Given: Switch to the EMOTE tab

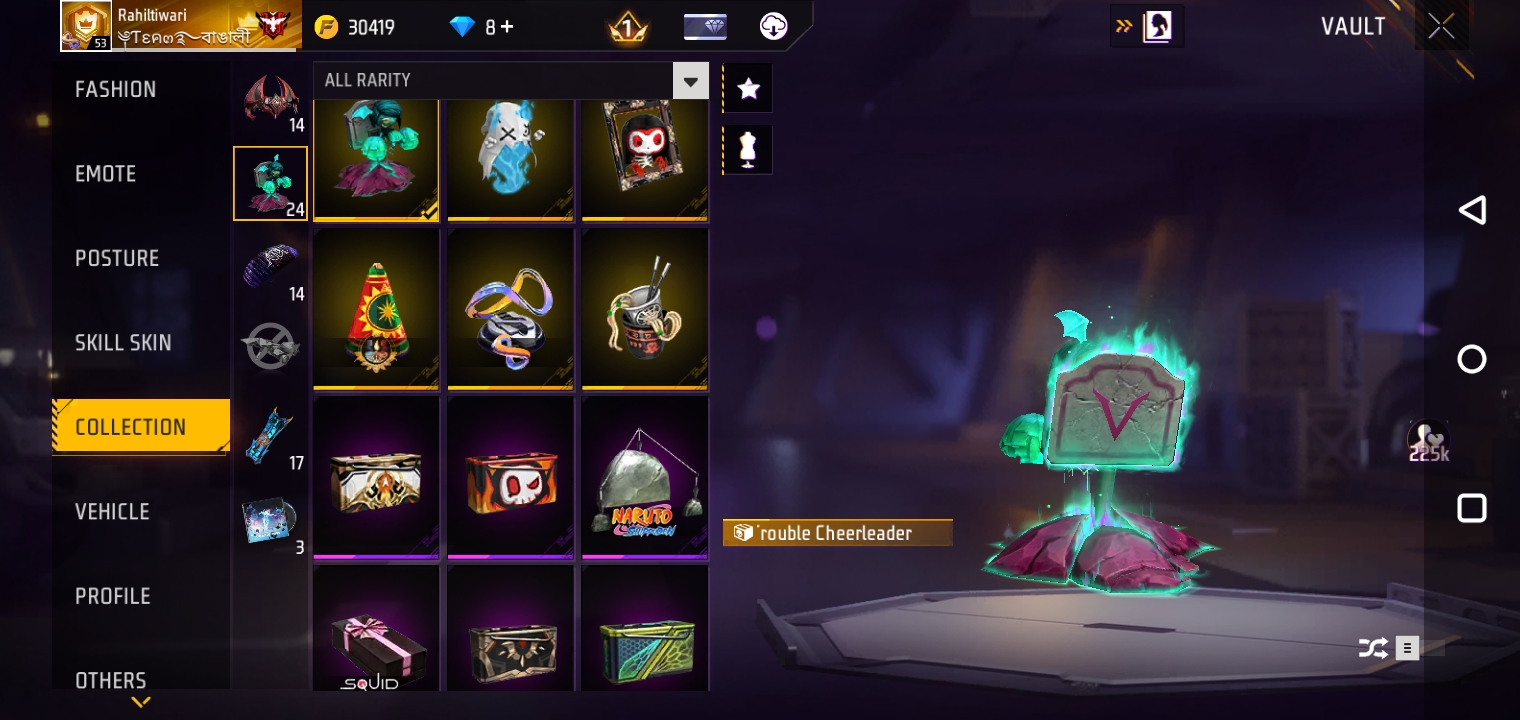Looking at the screenshot, I should 105,173.
